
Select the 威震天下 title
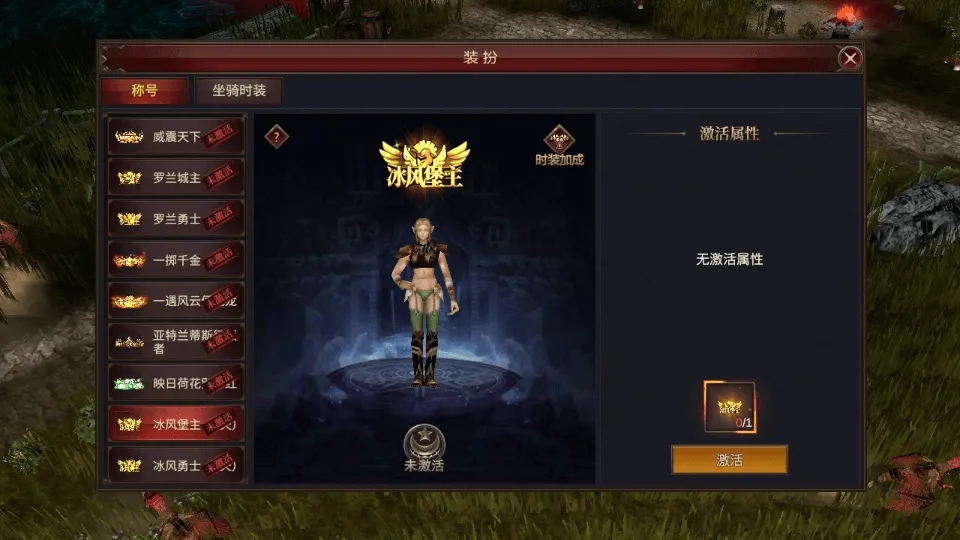pyautogui.click(x=176, y=137)
